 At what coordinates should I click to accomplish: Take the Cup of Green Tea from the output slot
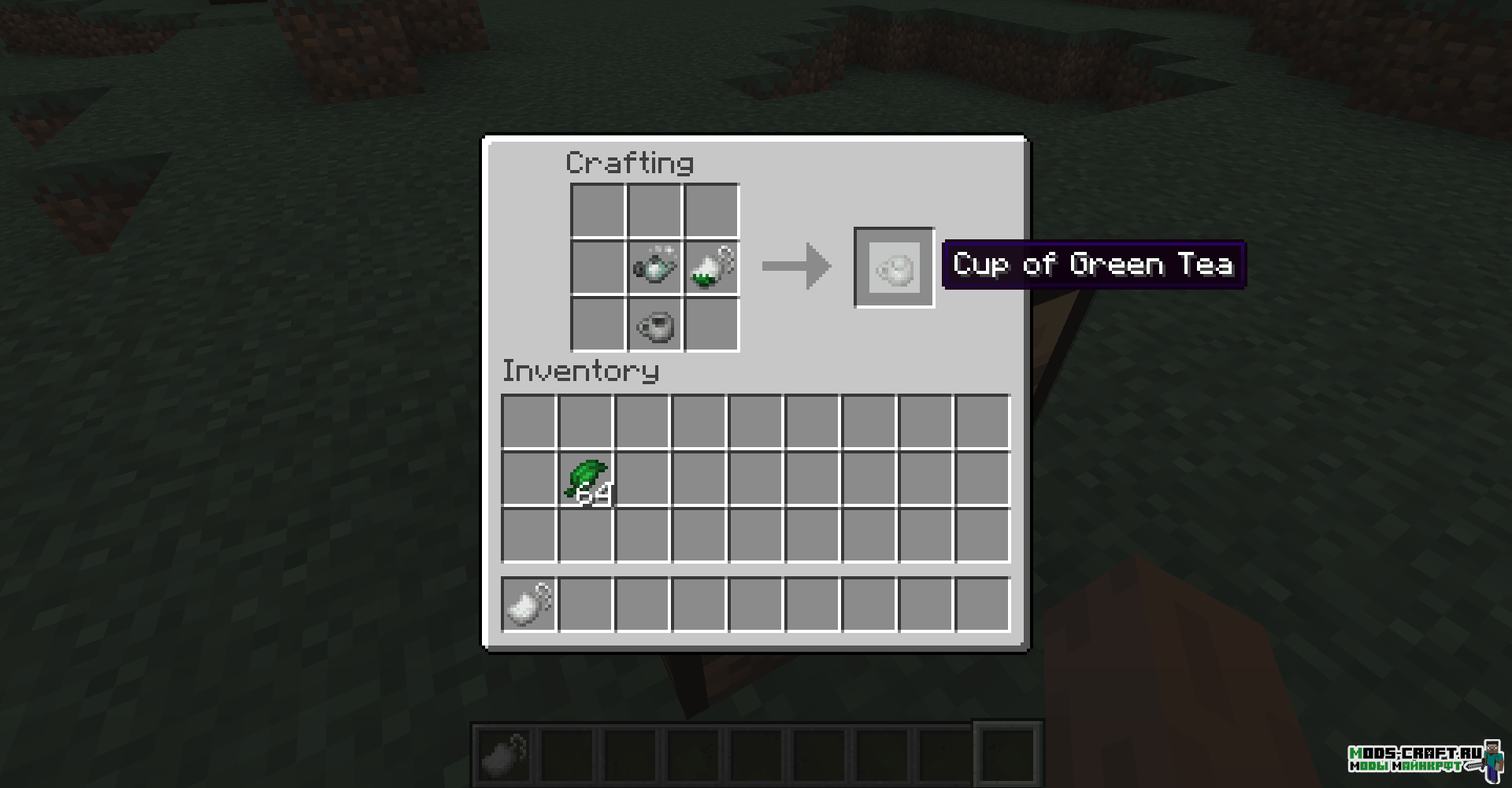click(895, 268)
